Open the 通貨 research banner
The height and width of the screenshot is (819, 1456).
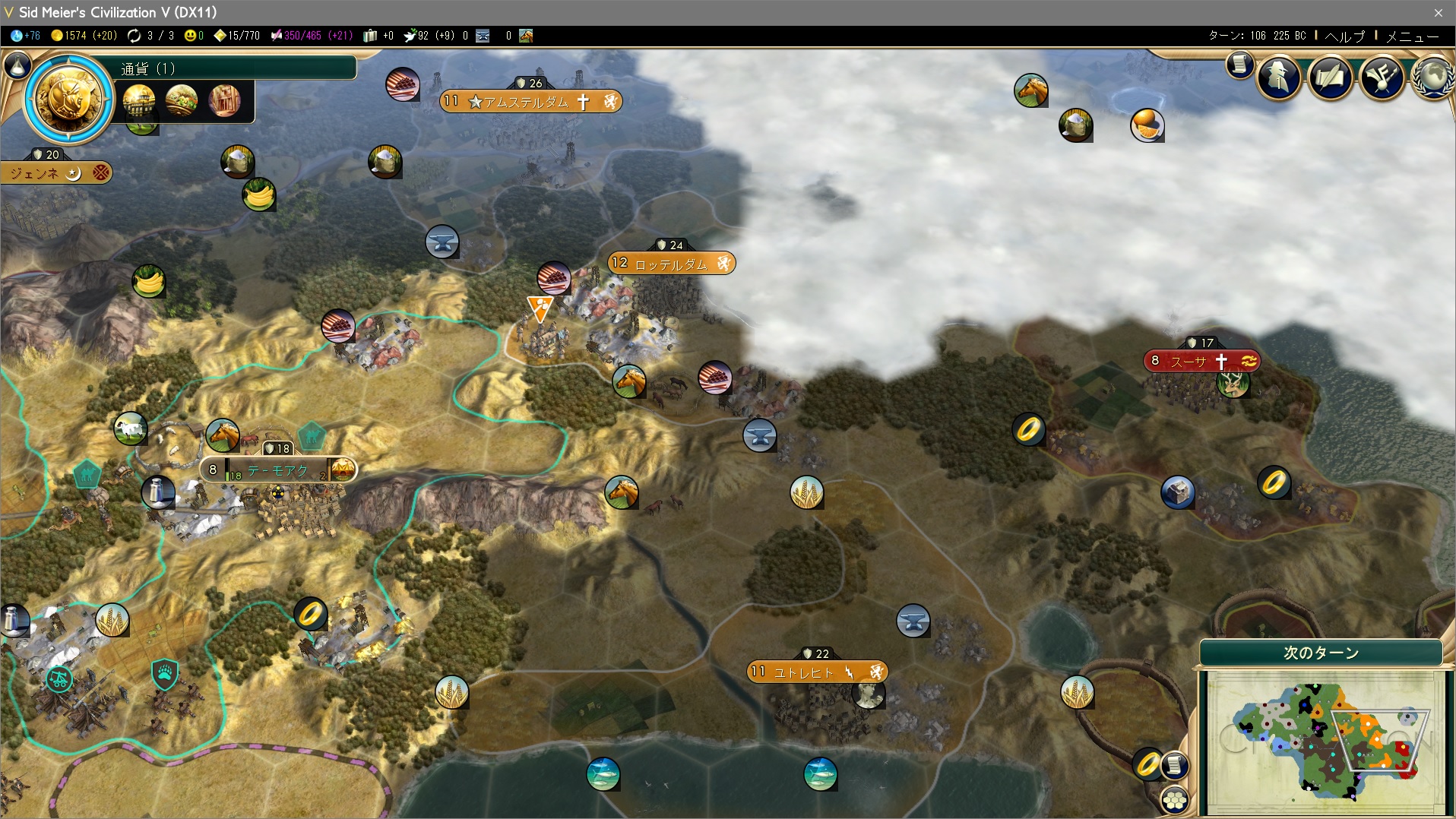(x=236, y=68)
